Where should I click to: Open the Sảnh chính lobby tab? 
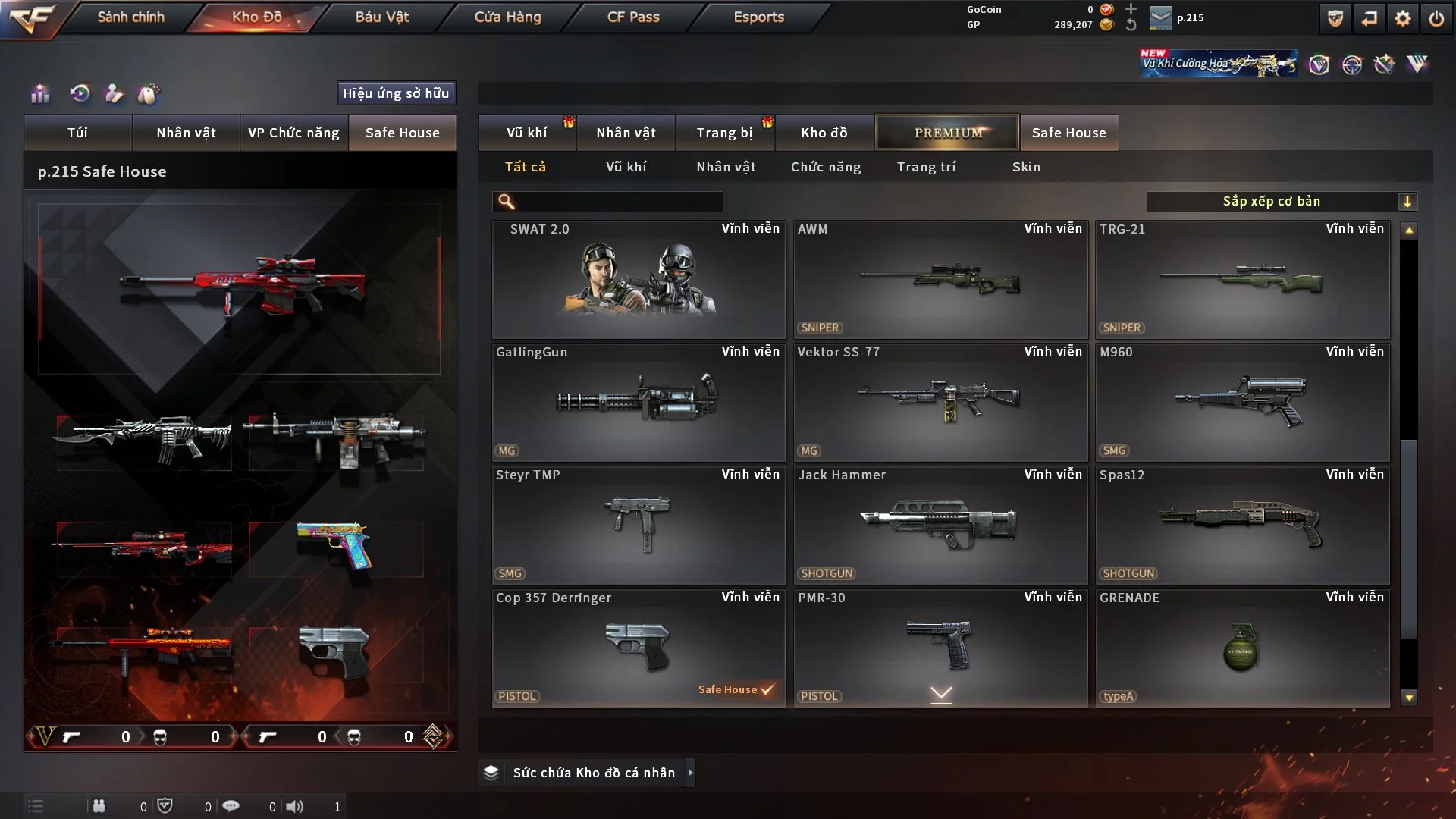point(130,17)
